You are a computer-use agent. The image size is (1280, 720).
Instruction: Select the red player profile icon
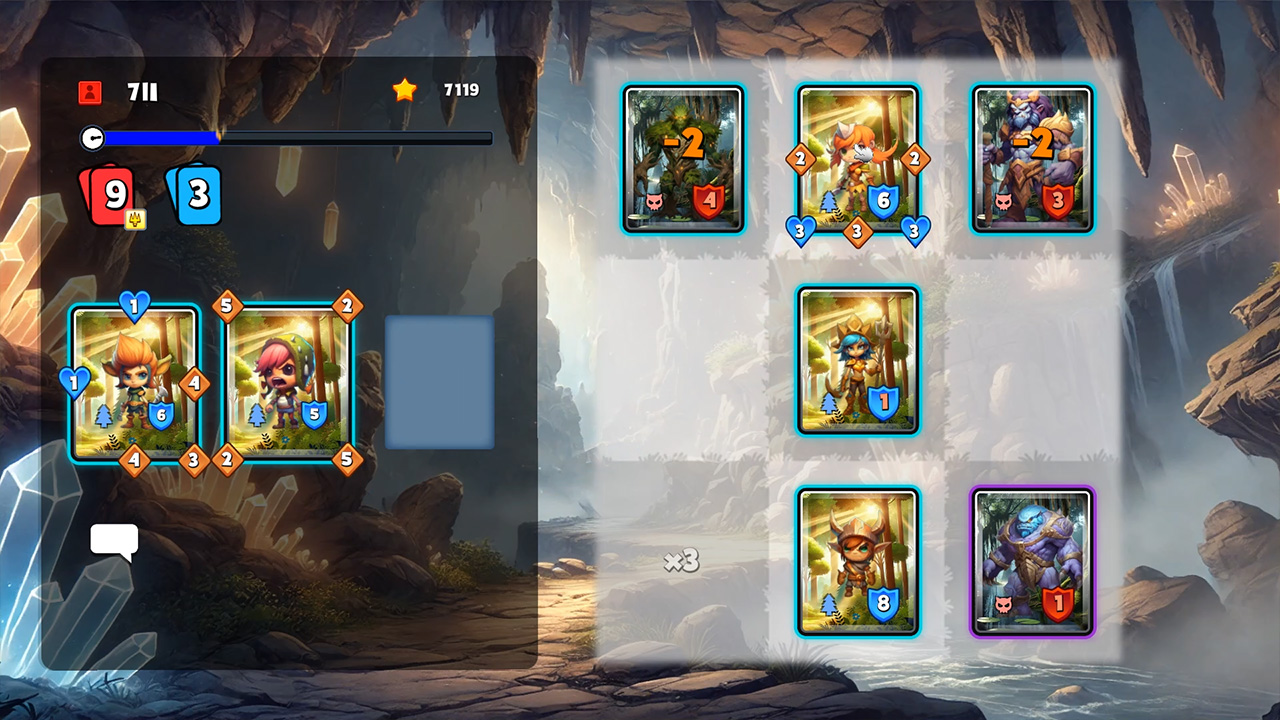tap(88, 92)
